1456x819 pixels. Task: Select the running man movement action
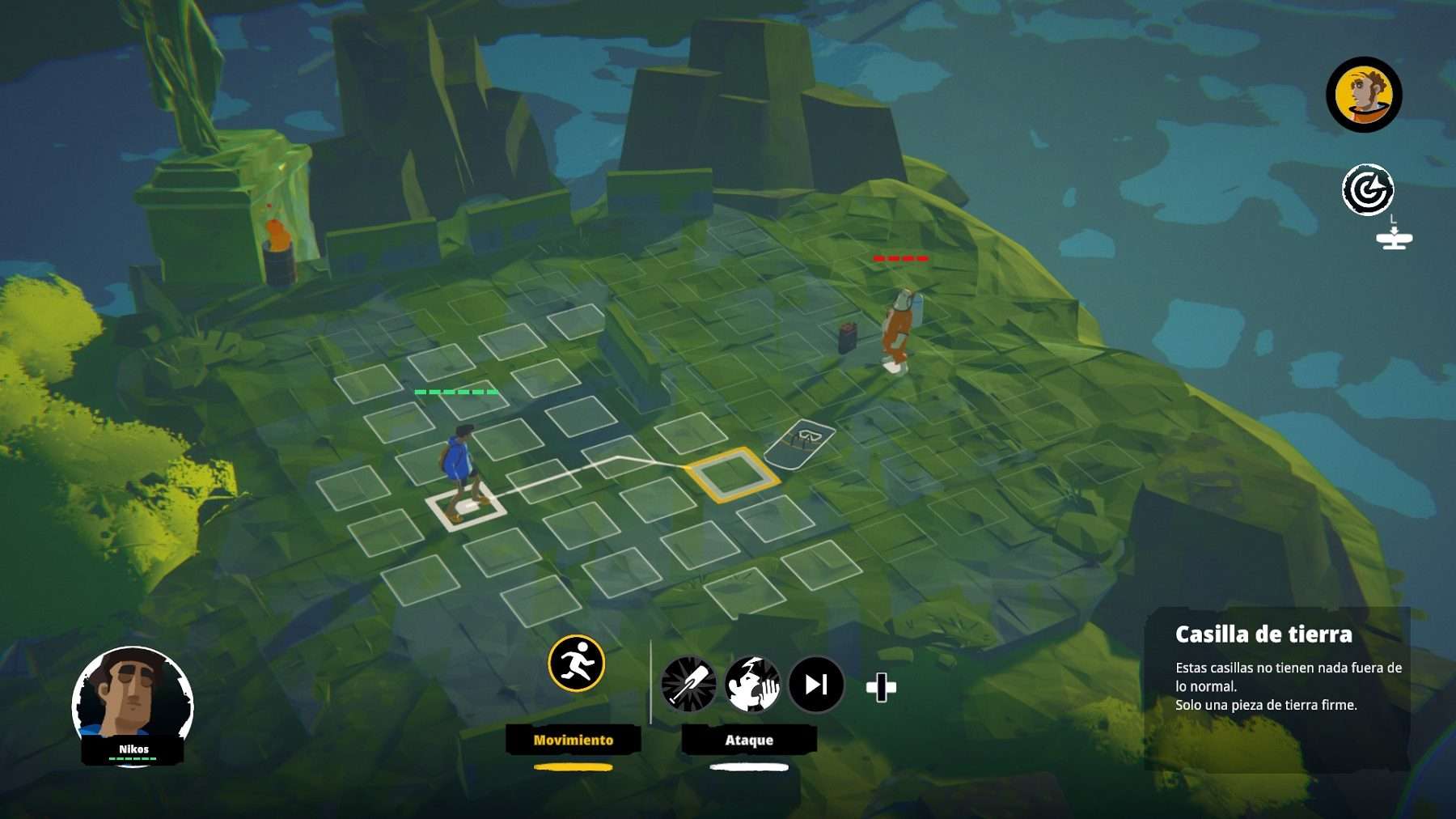pos(576,664)
